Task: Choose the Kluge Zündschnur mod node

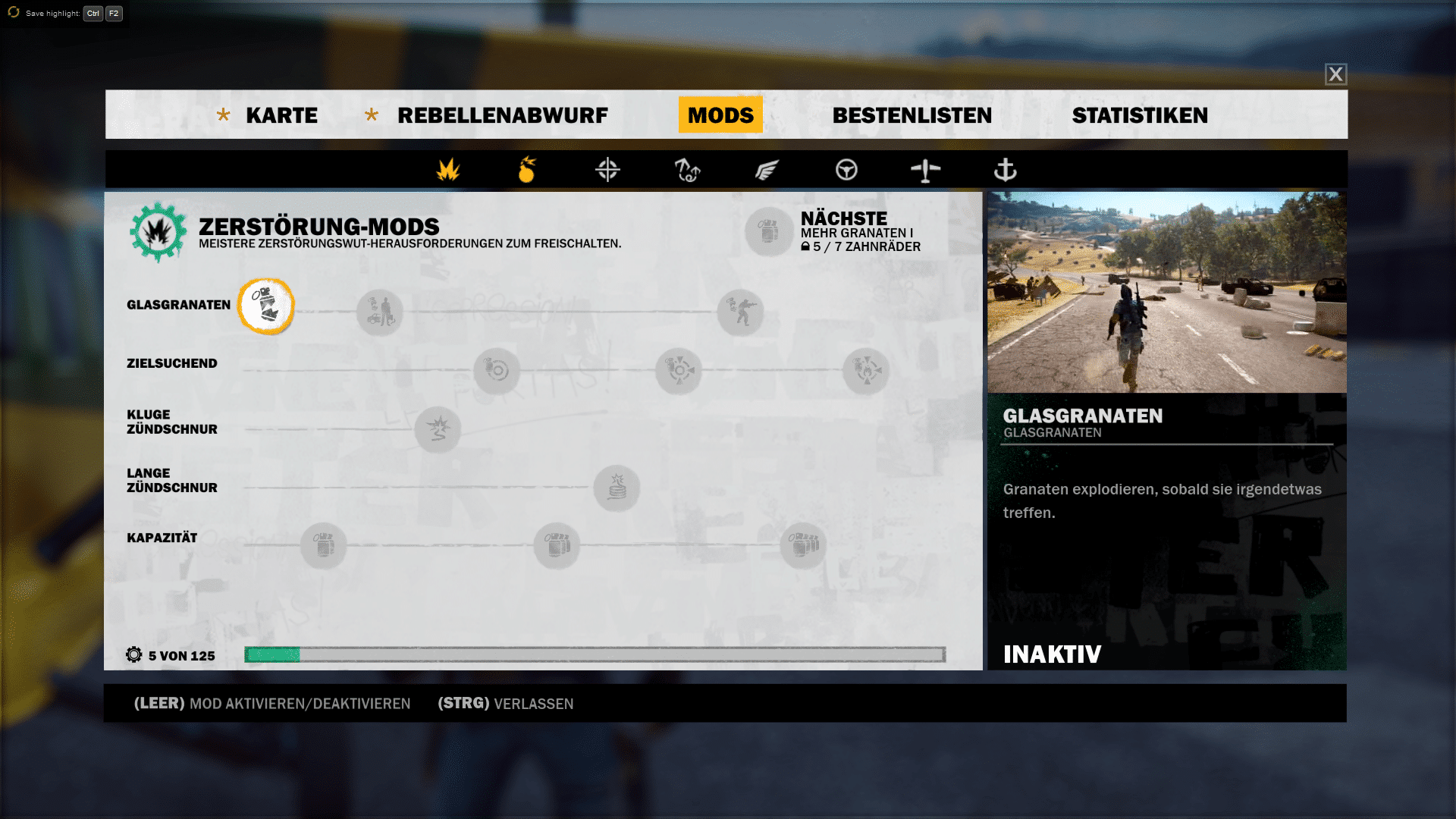Action: pos(438,429)
